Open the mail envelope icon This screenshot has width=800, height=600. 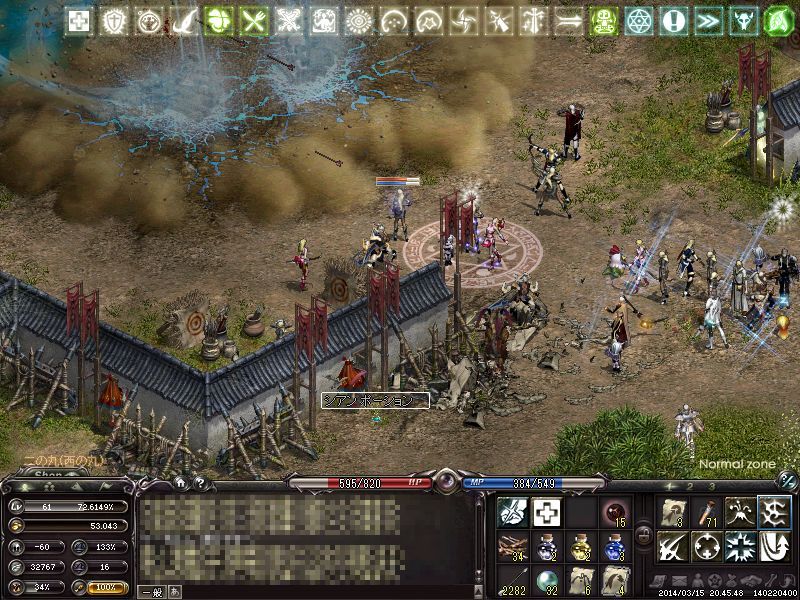coord(681,581)
